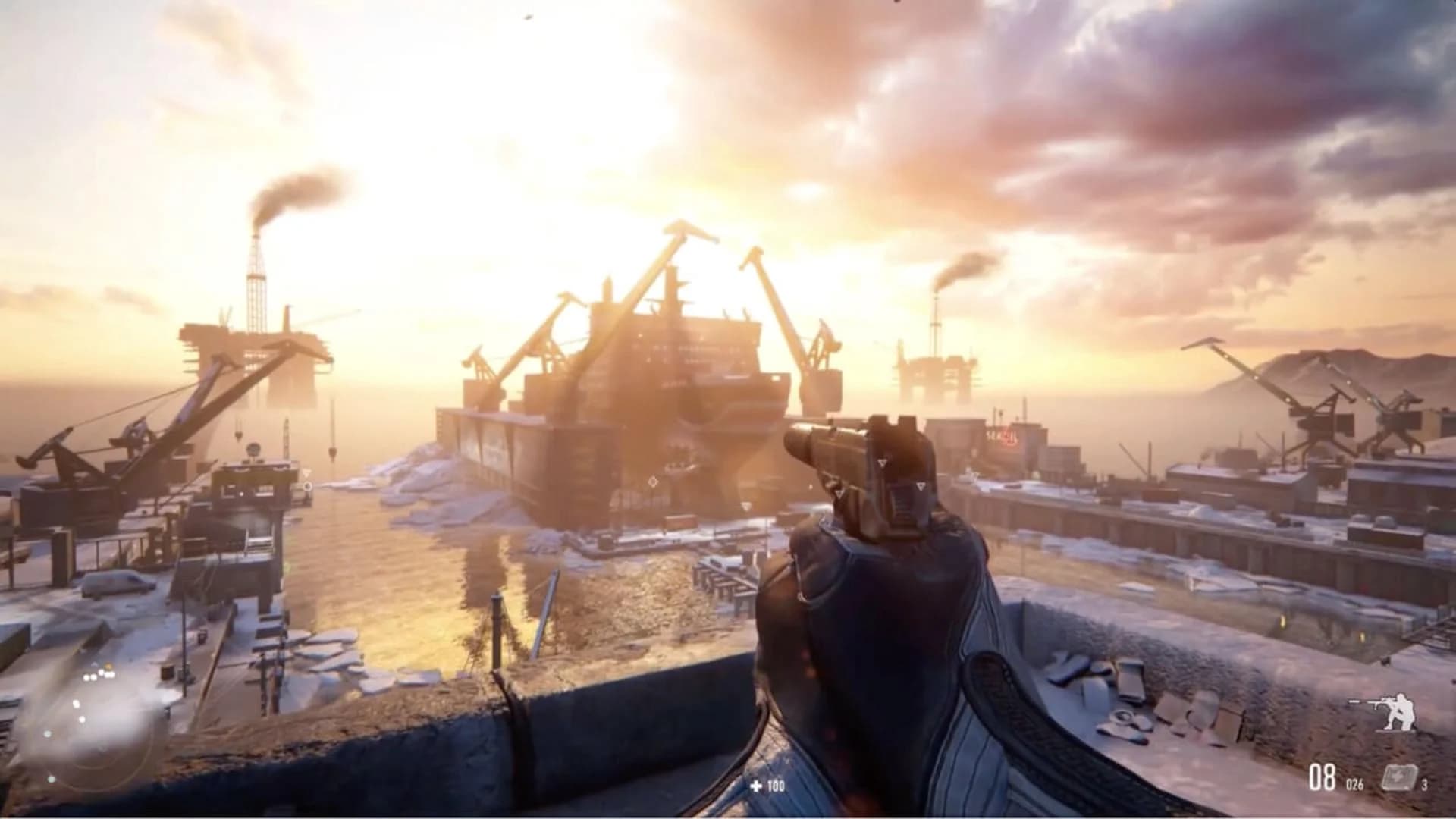The image size is (1456, 819).
Task: Click the reserve ammo count 026
Action: [1354, 783]
